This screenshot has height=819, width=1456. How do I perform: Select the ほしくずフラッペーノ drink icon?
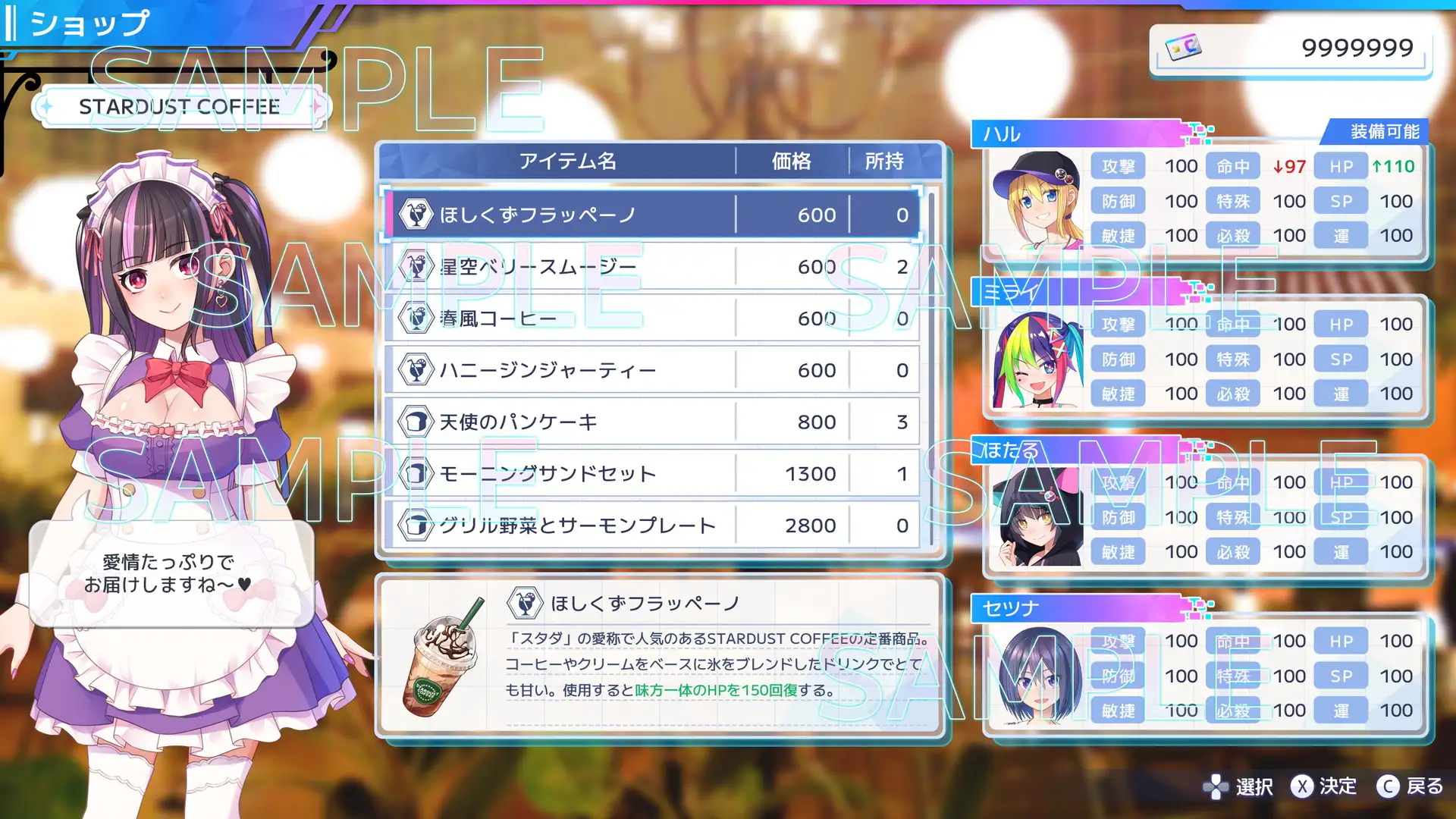[416, 215]
